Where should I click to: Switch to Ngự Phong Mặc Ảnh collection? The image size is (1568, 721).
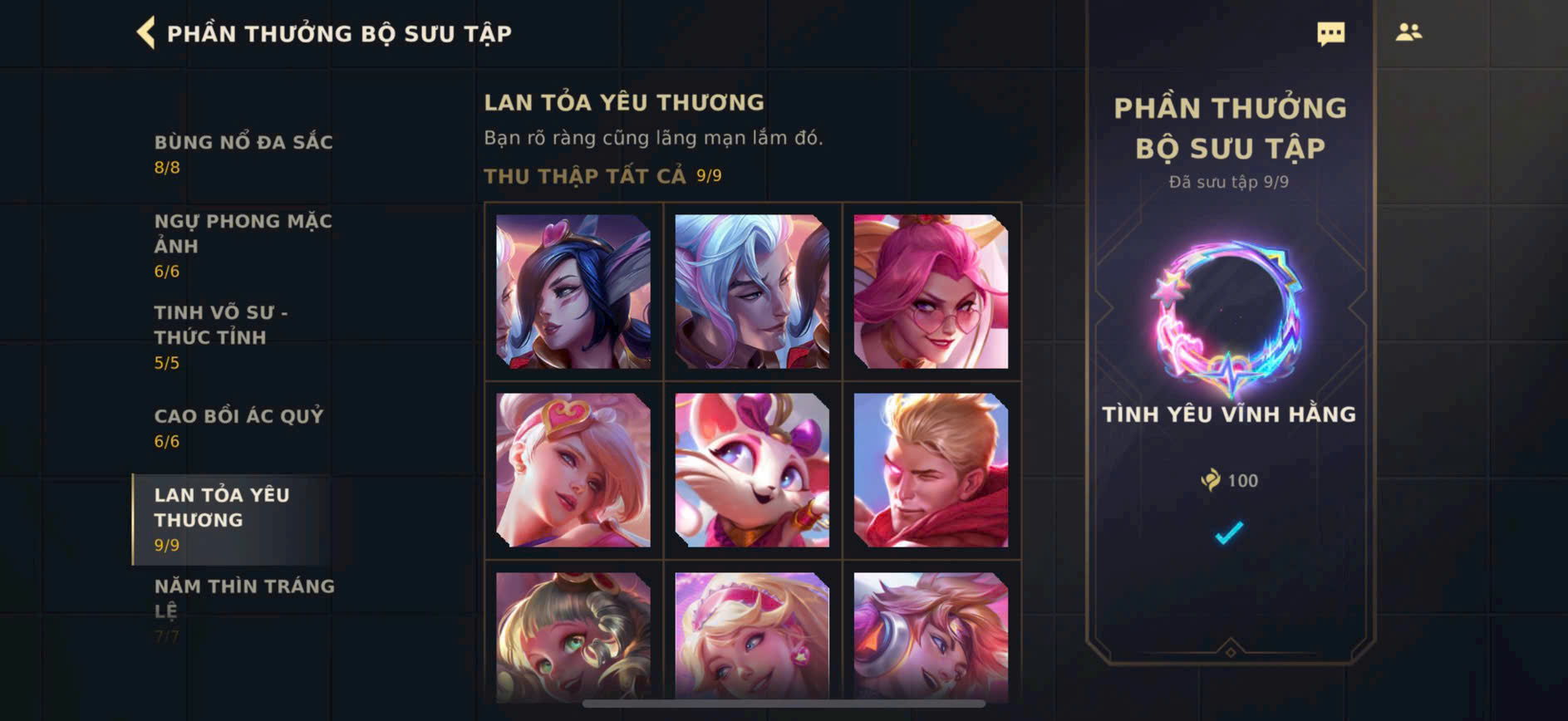click(x=243, y=245)
